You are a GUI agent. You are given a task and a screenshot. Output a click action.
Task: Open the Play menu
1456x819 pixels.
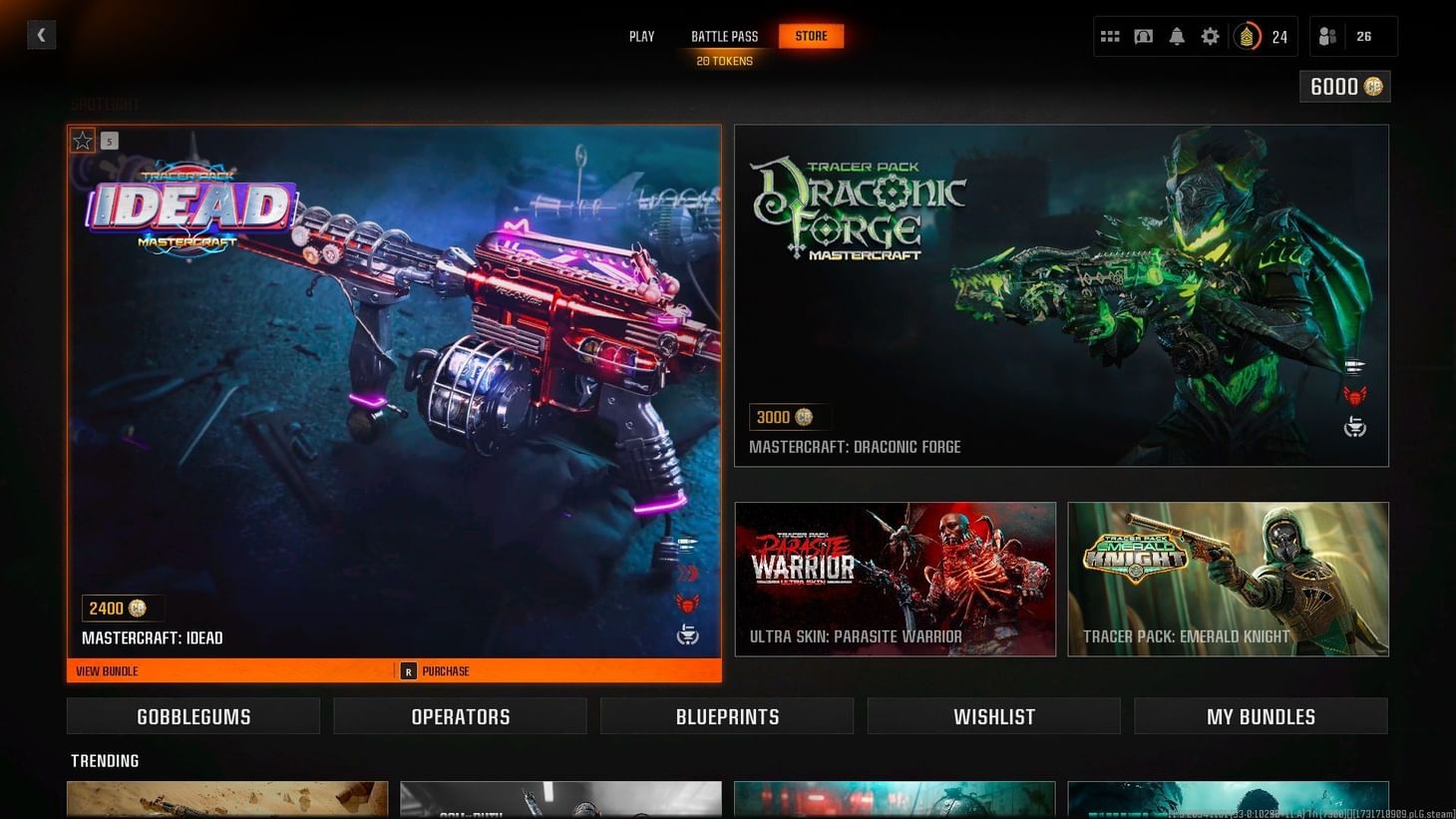point(640,36)
